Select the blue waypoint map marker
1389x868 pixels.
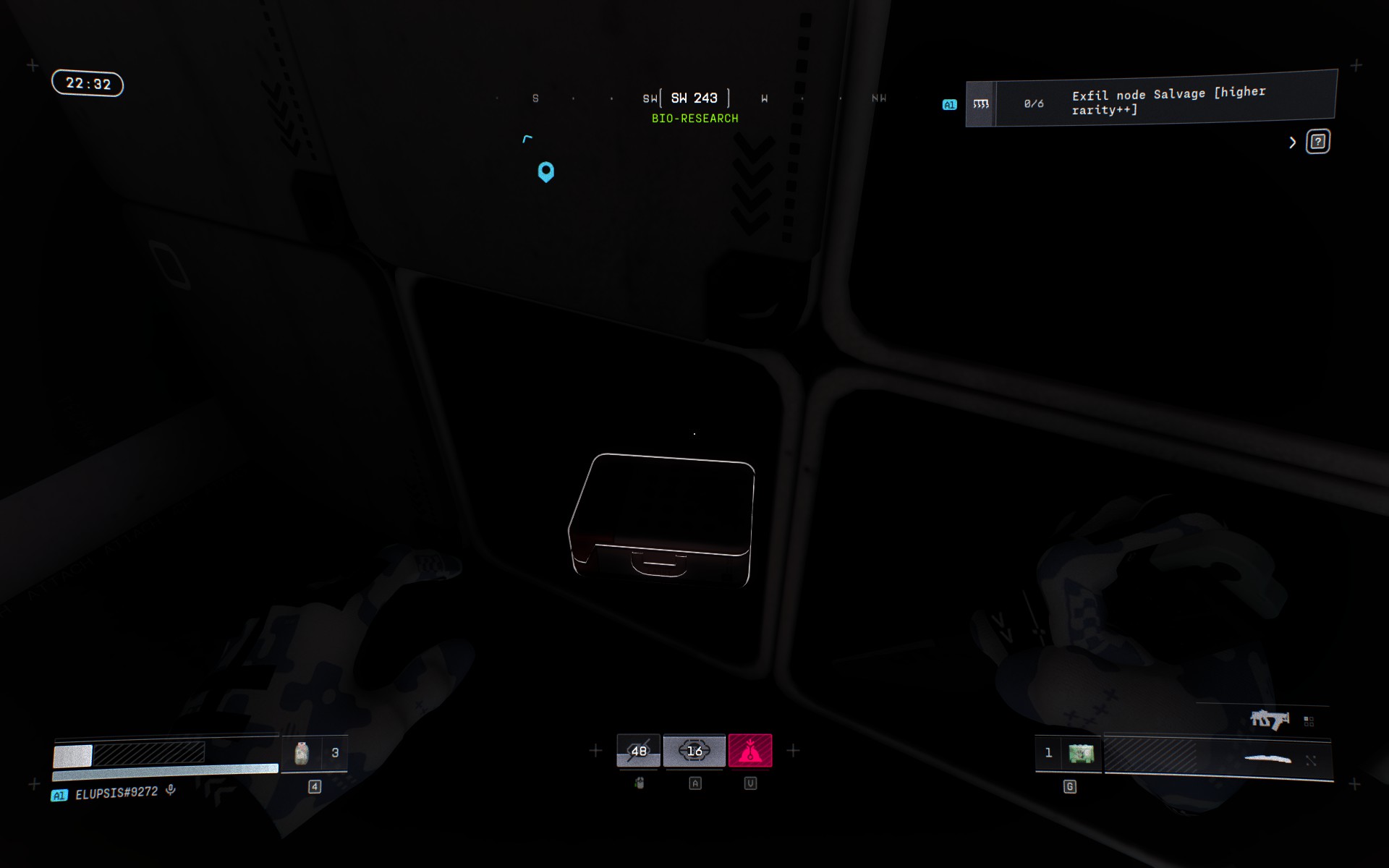[546, 171]
